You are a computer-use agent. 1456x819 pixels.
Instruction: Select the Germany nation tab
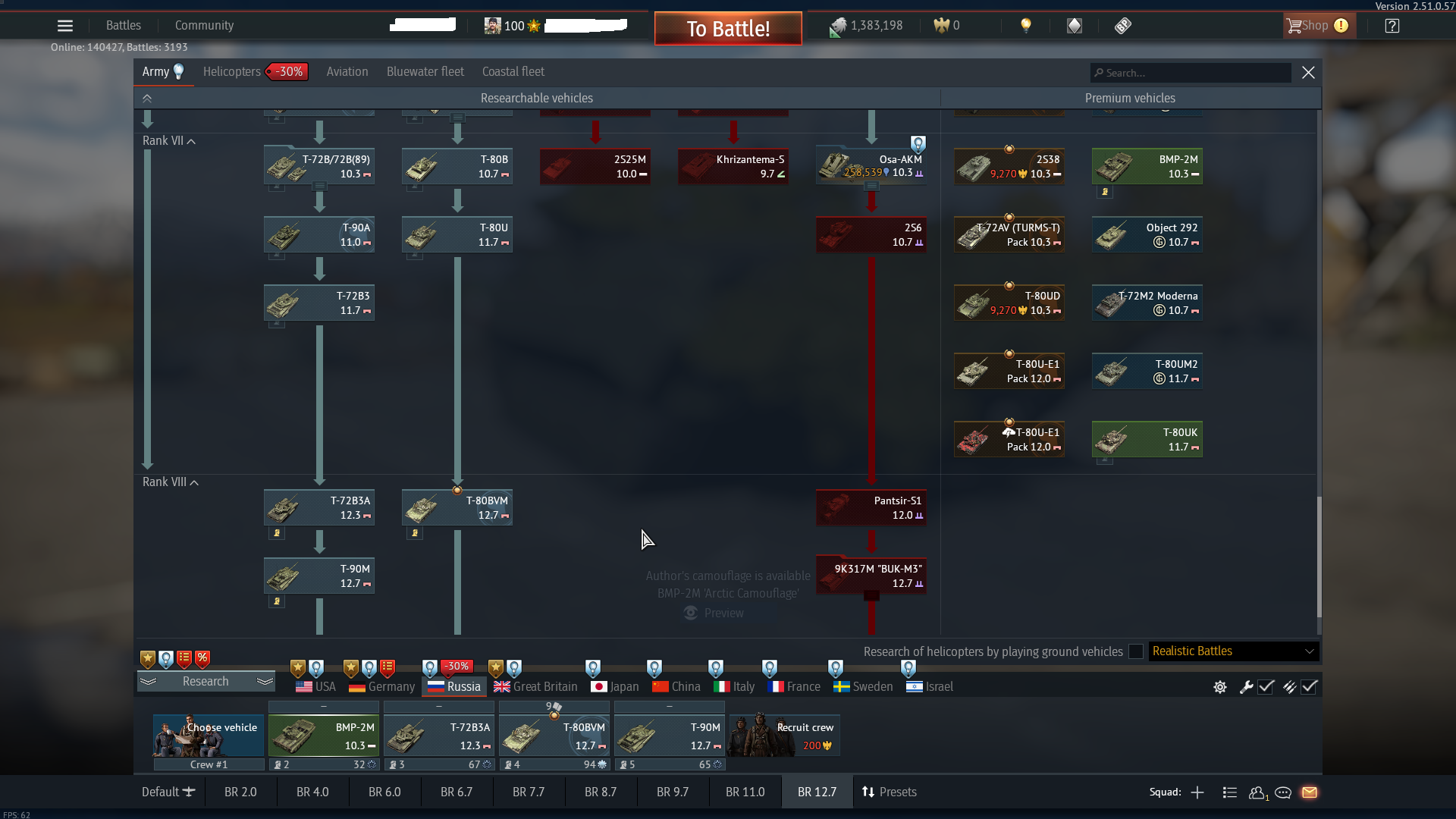tap(381, 686)
